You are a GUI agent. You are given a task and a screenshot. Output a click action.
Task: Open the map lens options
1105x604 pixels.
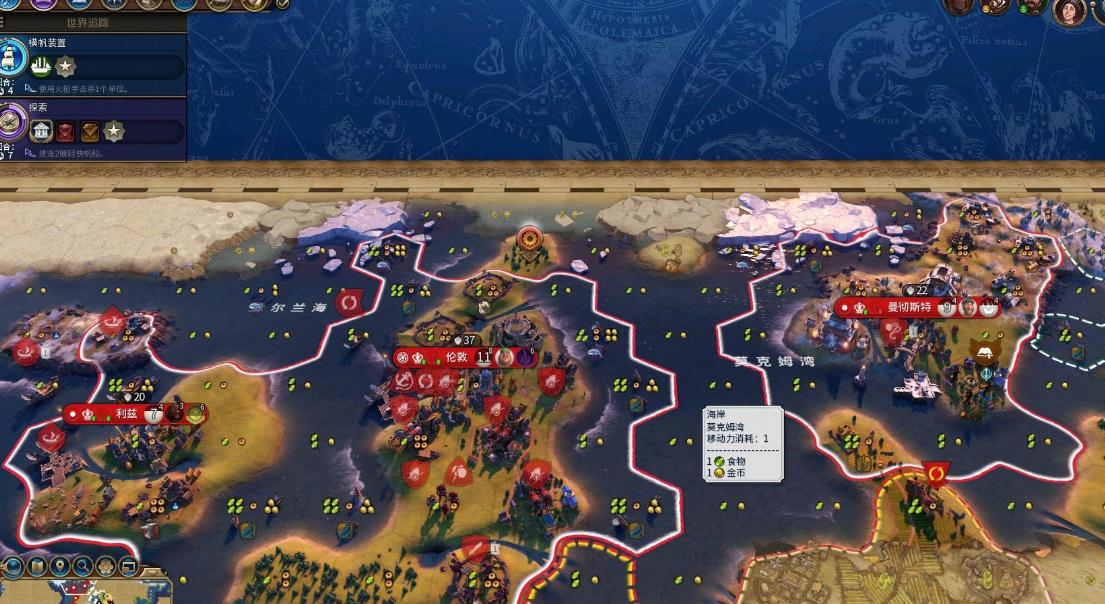pos(37,567)
